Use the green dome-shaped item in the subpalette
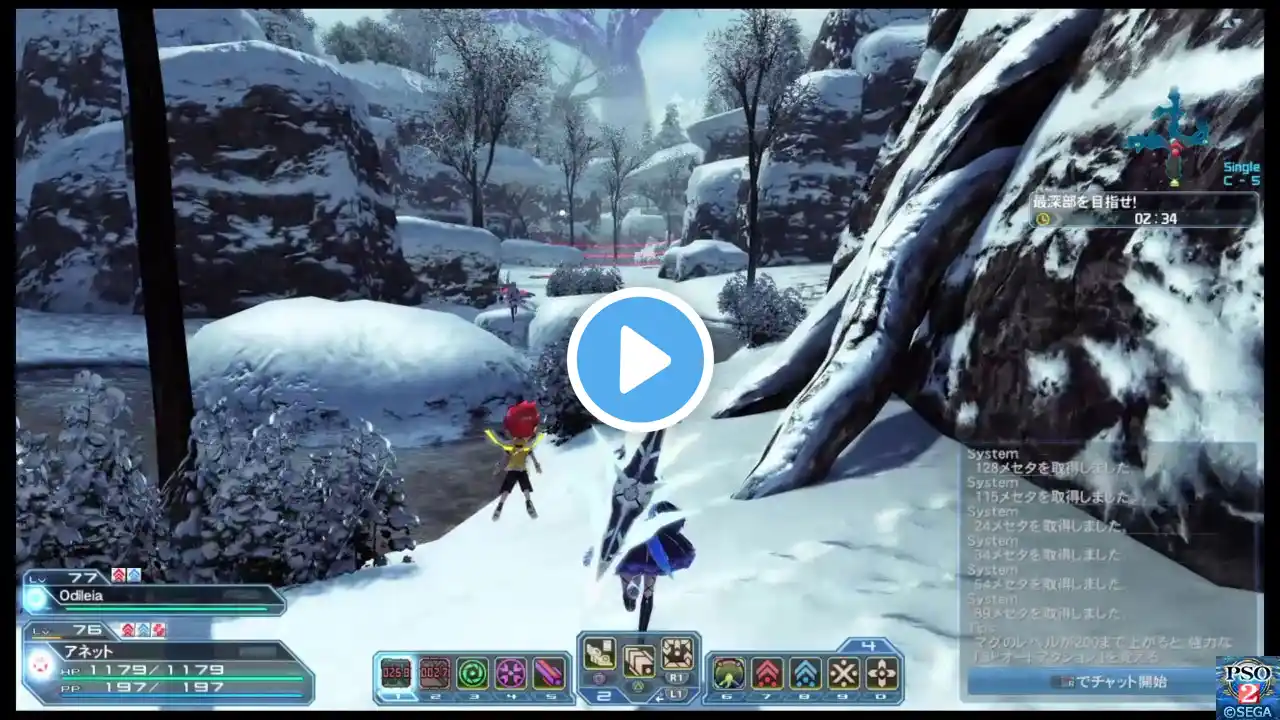 pos(729,673)
